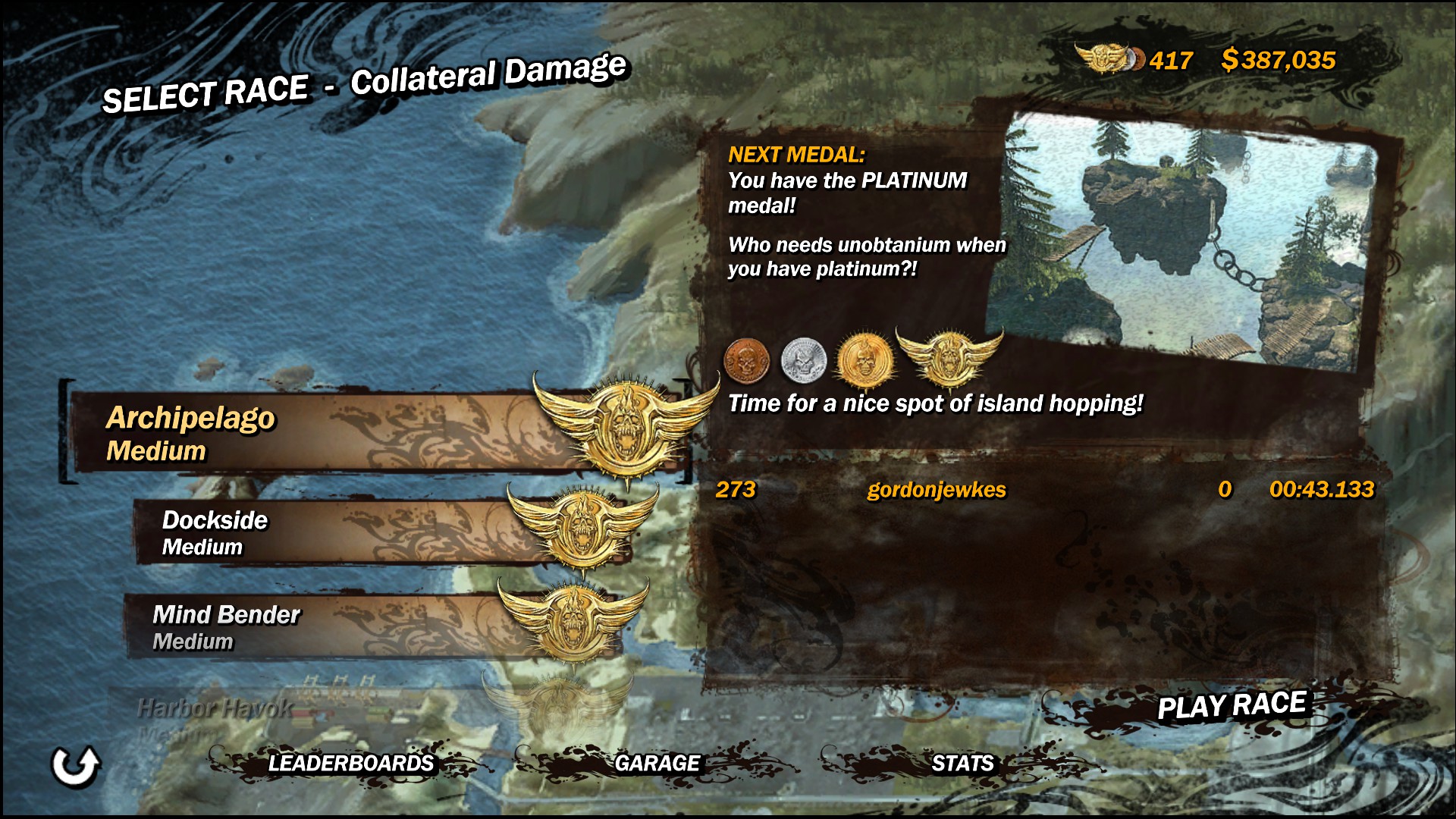Start the race with Play Race

[x=1232, y=706]
